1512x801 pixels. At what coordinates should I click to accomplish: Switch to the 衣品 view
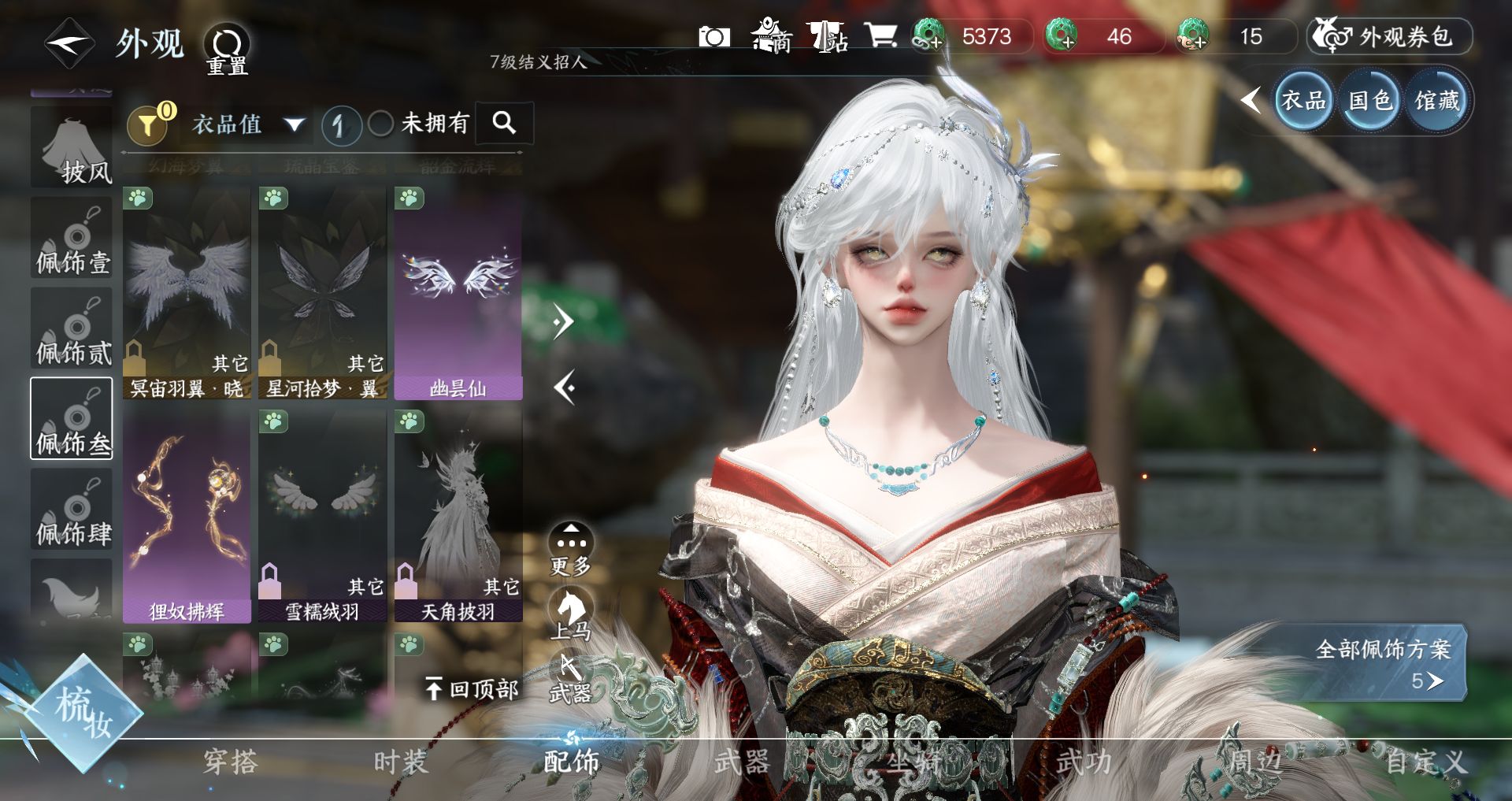(1303, 101)
